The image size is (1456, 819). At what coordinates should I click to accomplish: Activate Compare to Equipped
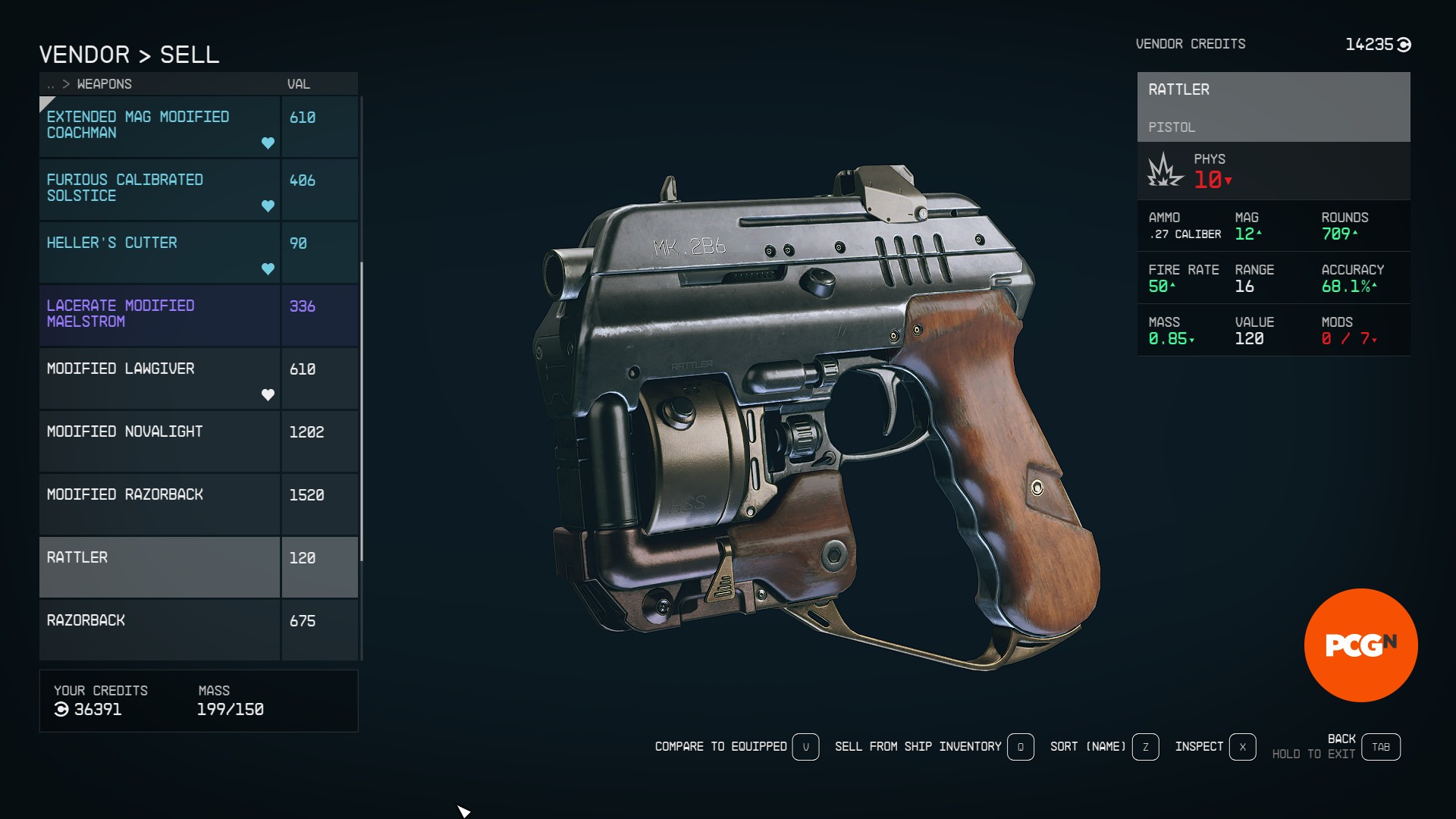coord(805,747)
